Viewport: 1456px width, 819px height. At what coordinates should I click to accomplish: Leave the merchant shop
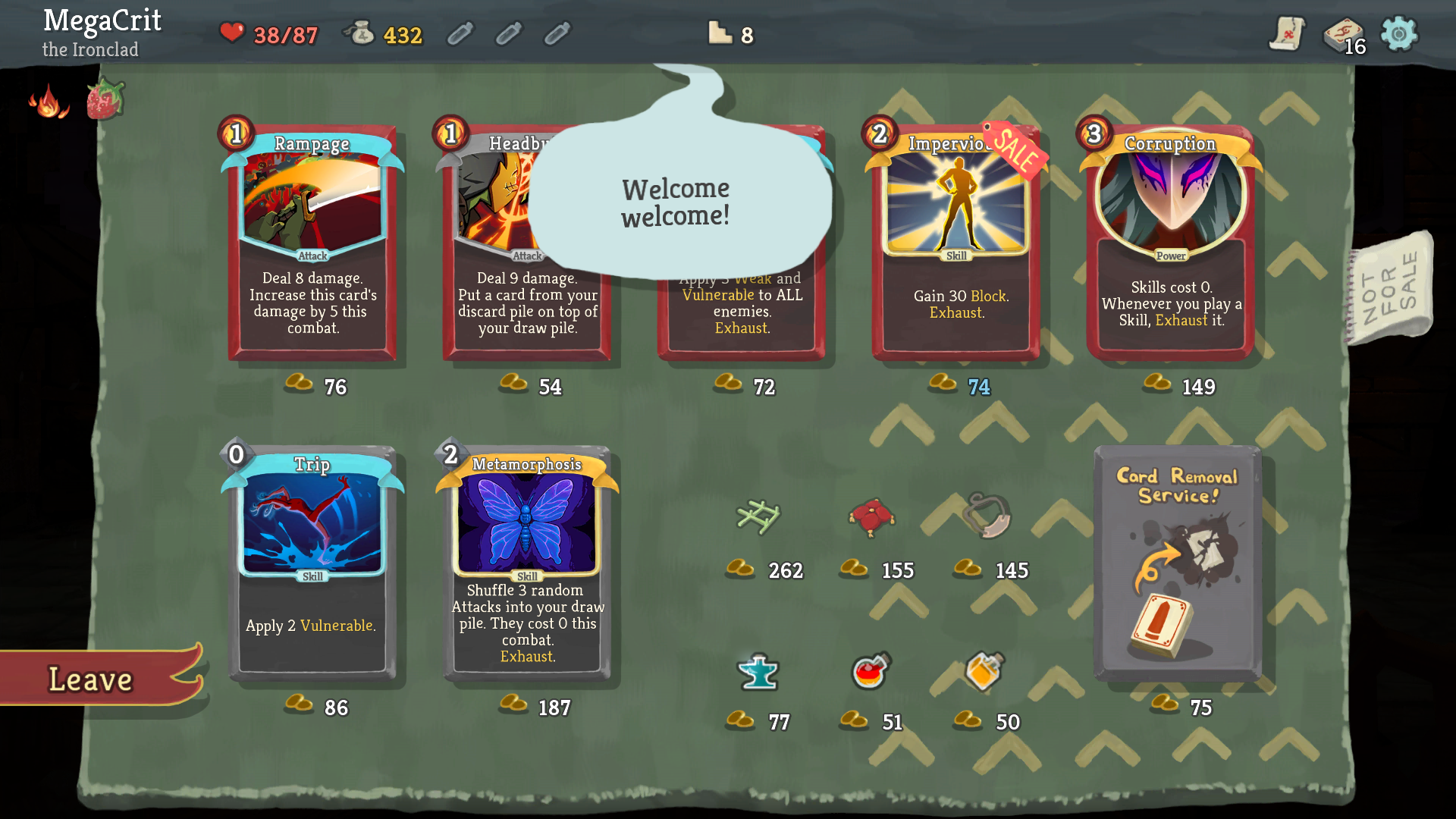coord(91,679)
